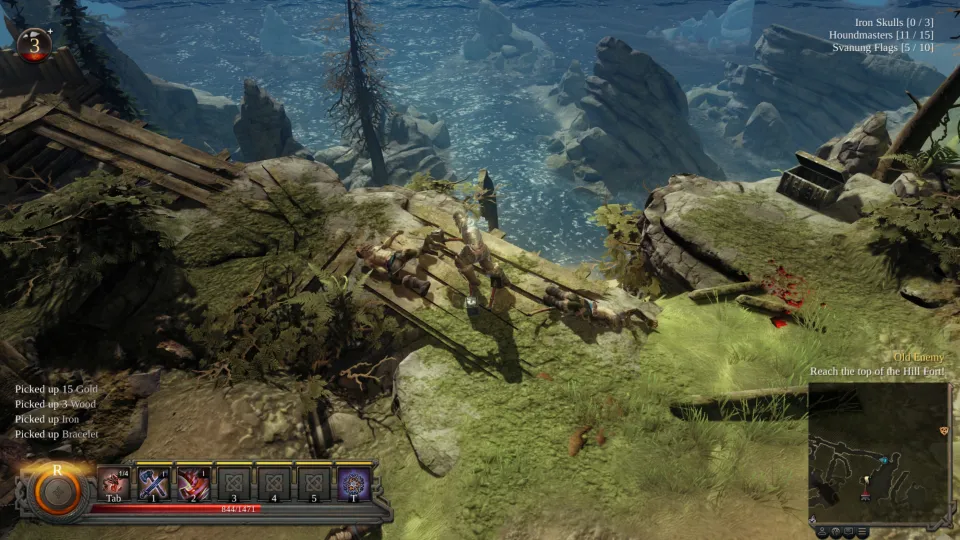
Task: Click the Iron Skulls challenge tracker entry
Action: click(x=894, y=22)
